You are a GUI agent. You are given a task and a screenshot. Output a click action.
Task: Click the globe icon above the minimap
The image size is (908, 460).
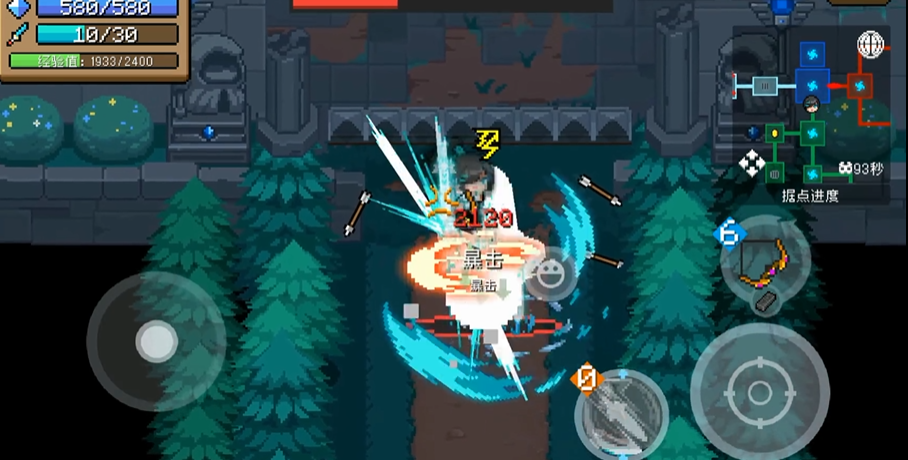click(x=870, y=44)
